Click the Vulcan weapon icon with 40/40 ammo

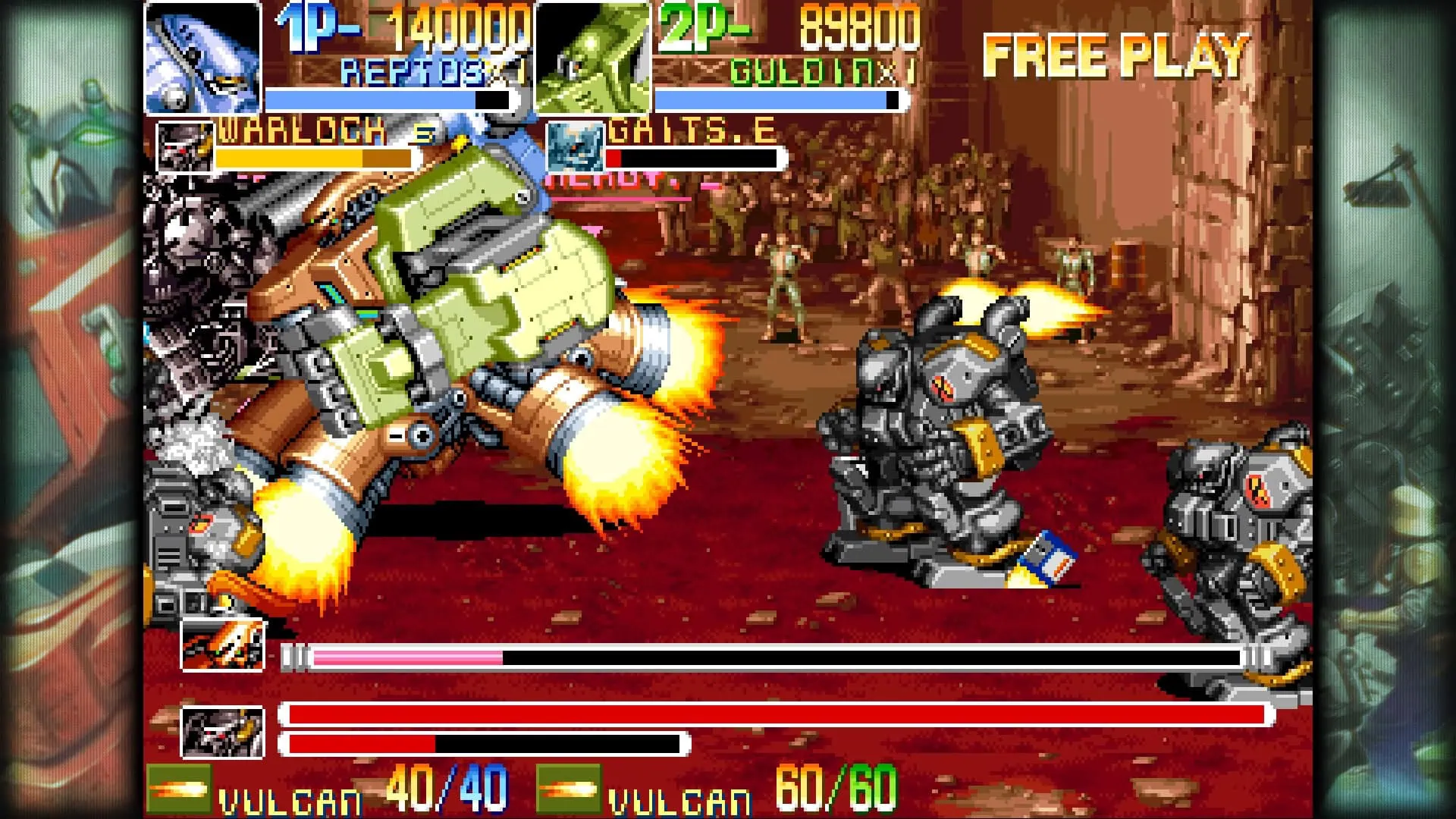tap(179, 789)
